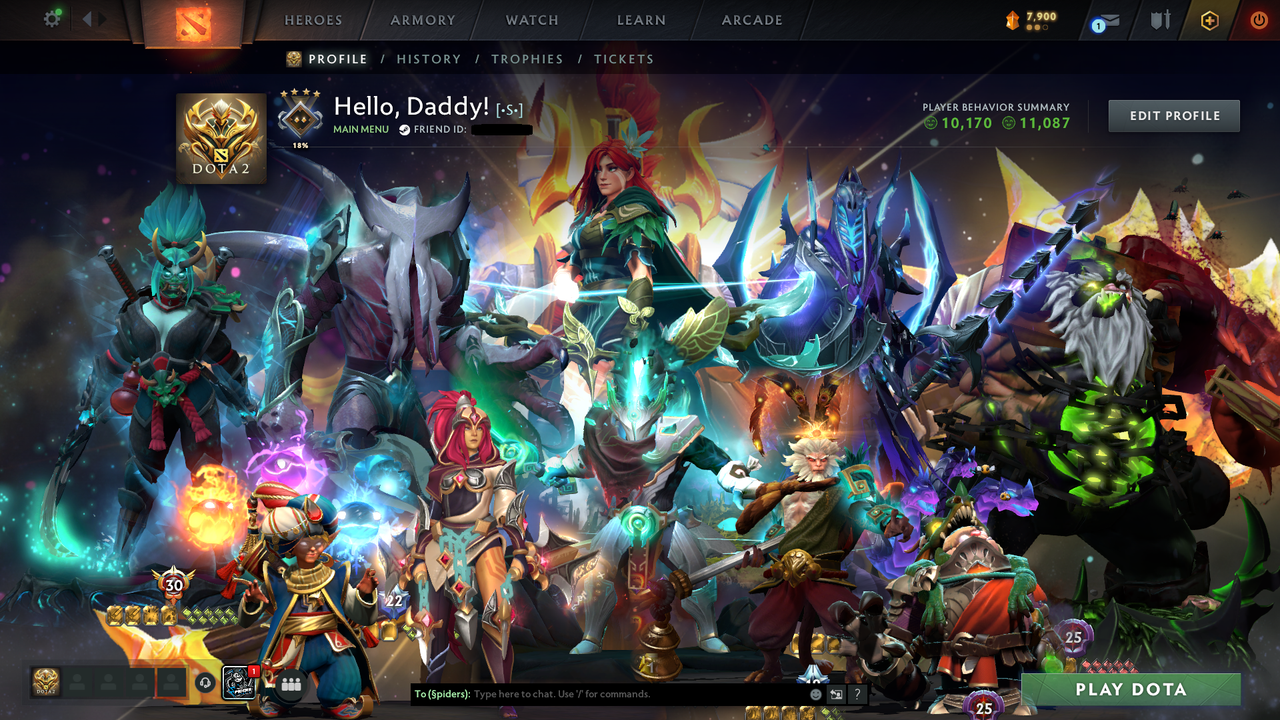Click the power exit icon
The height and width of the screenshot is (720, 1280).
(1258, 19)
